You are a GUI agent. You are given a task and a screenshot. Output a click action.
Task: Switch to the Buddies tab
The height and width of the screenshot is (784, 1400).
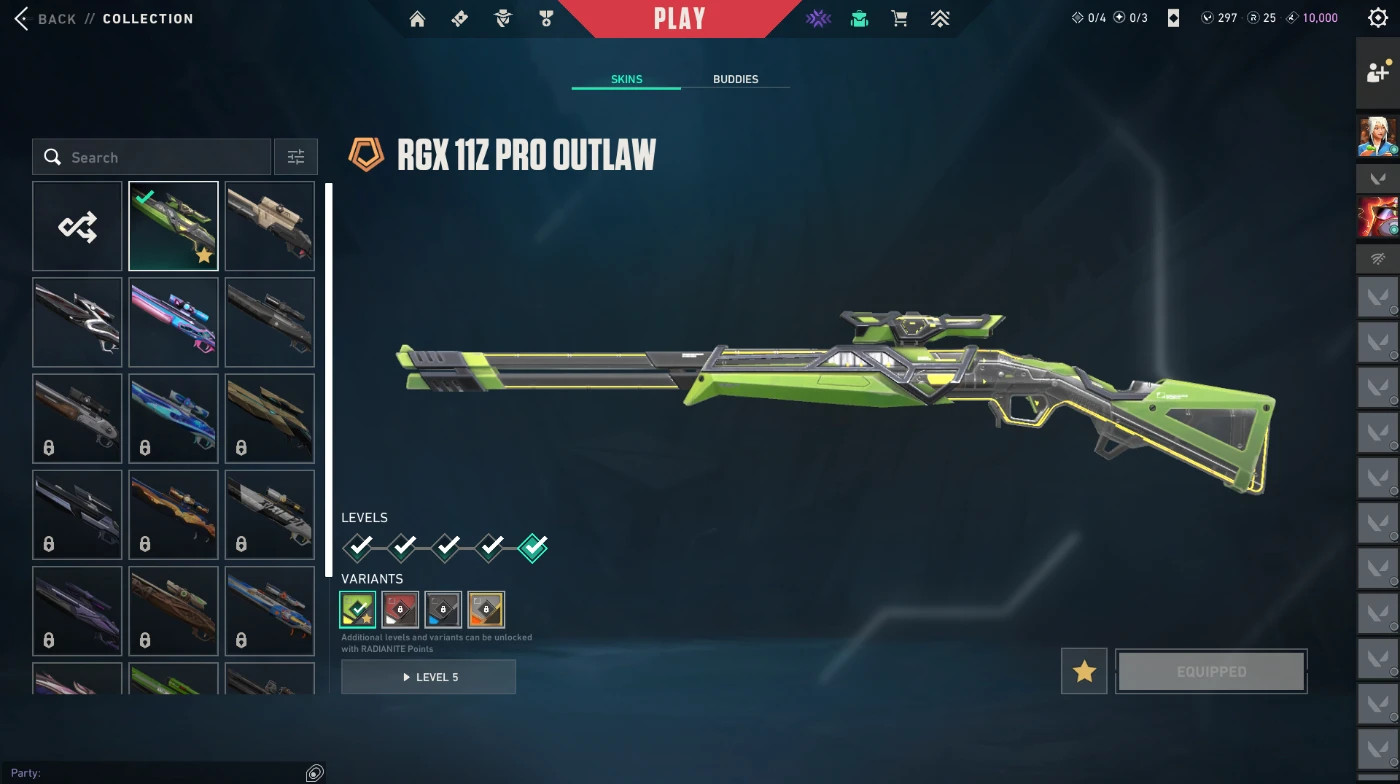pos(735,79)
